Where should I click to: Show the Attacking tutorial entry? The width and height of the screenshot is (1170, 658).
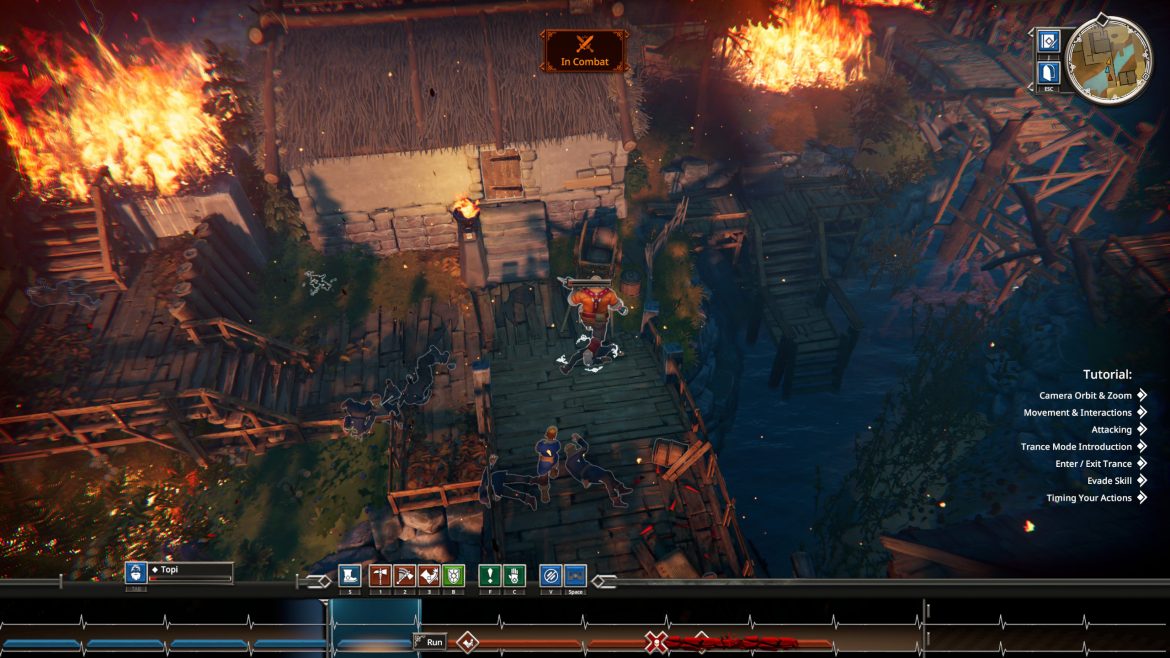point(1111,430)
